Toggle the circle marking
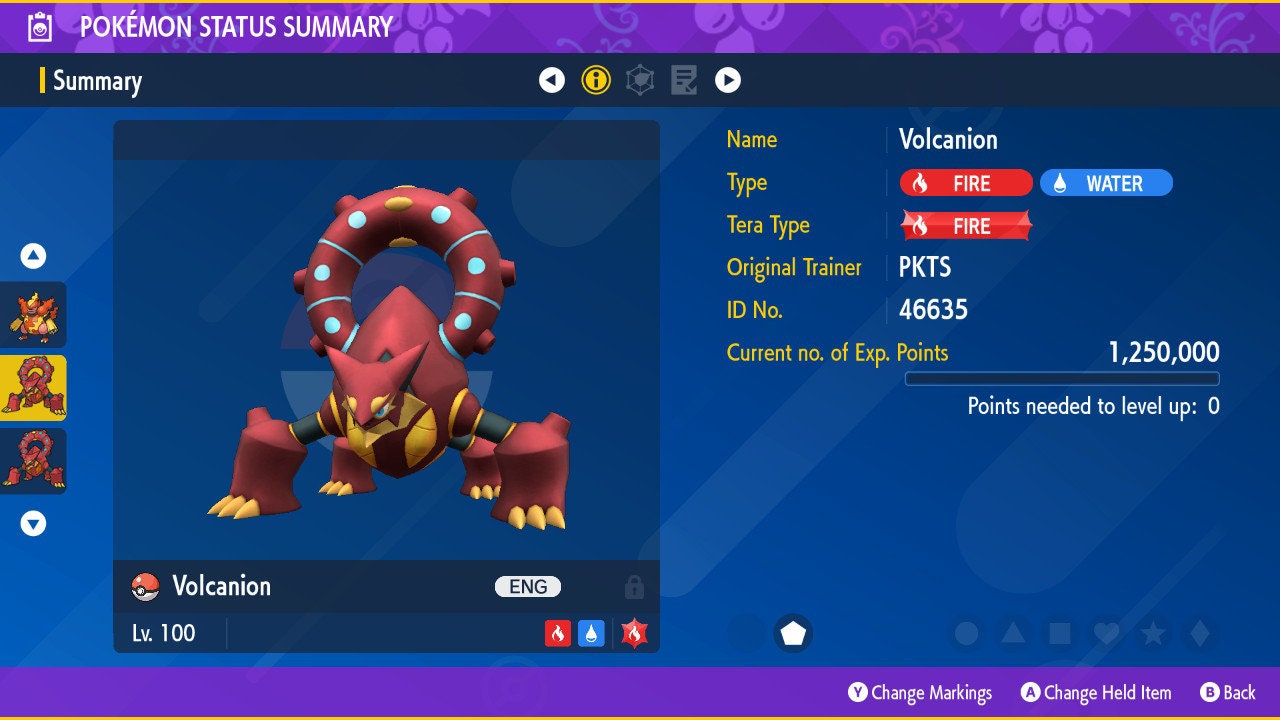 point(966,633)
